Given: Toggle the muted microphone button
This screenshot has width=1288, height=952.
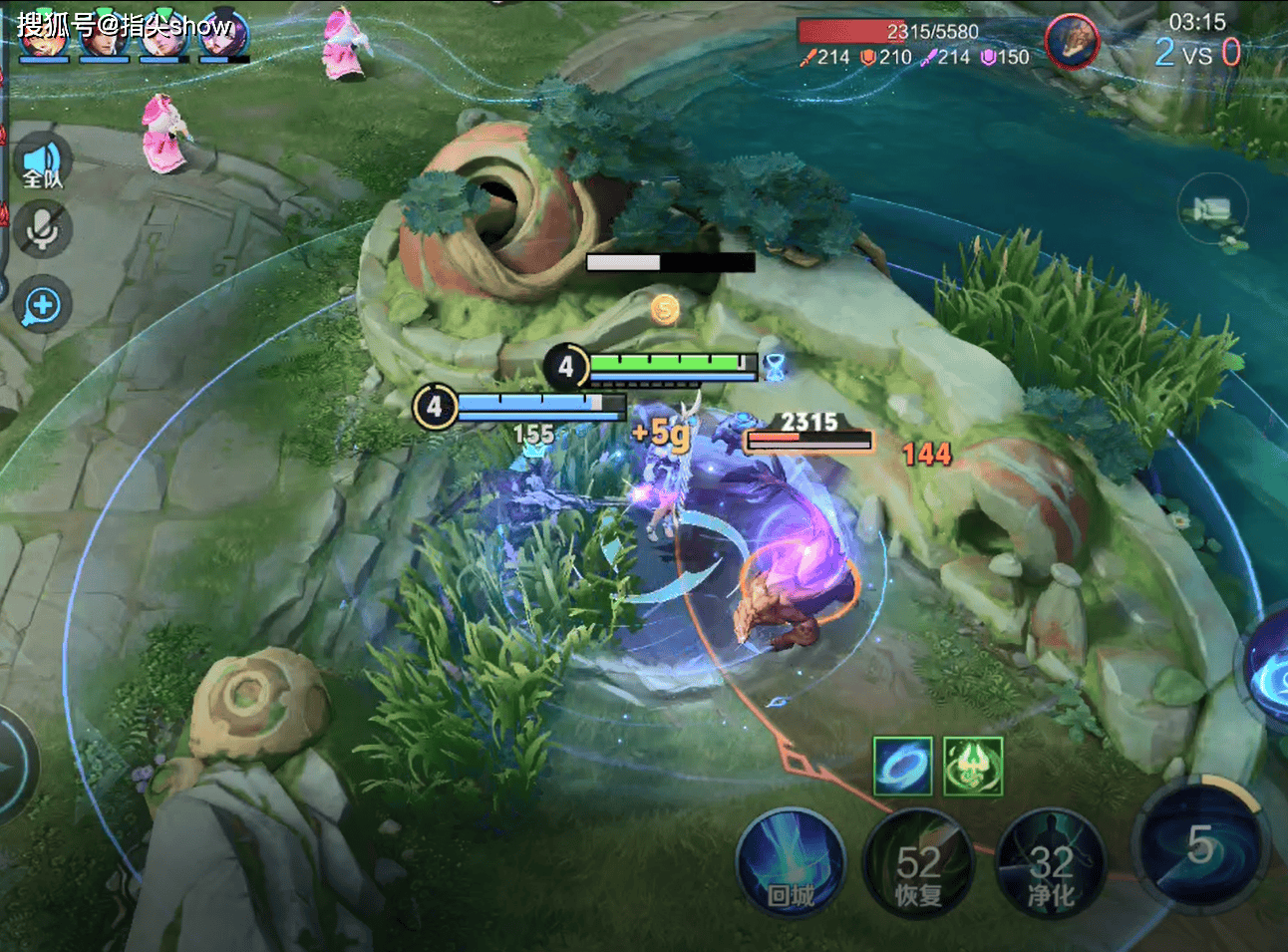Looking at the screenshot, I should coord(43,228).
